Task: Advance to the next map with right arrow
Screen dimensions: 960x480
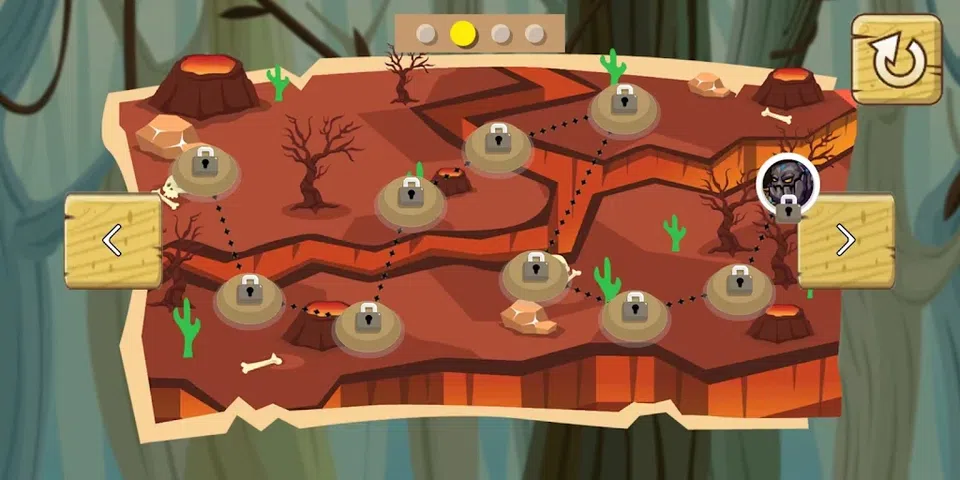Action: (x=845, y=240)
